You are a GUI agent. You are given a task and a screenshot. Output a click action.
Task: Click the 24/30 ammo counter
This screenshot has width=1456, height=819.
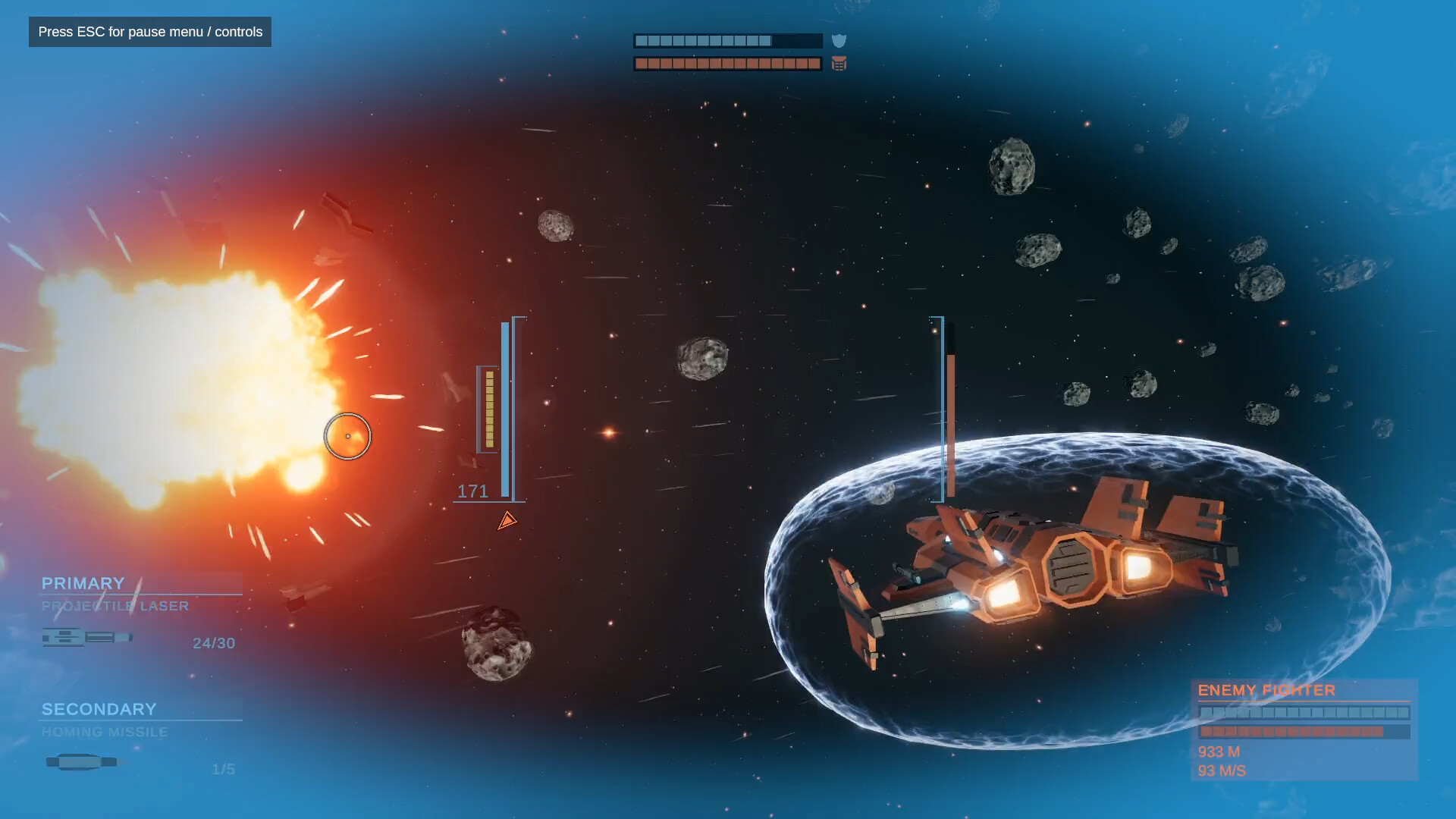[213, 643]
